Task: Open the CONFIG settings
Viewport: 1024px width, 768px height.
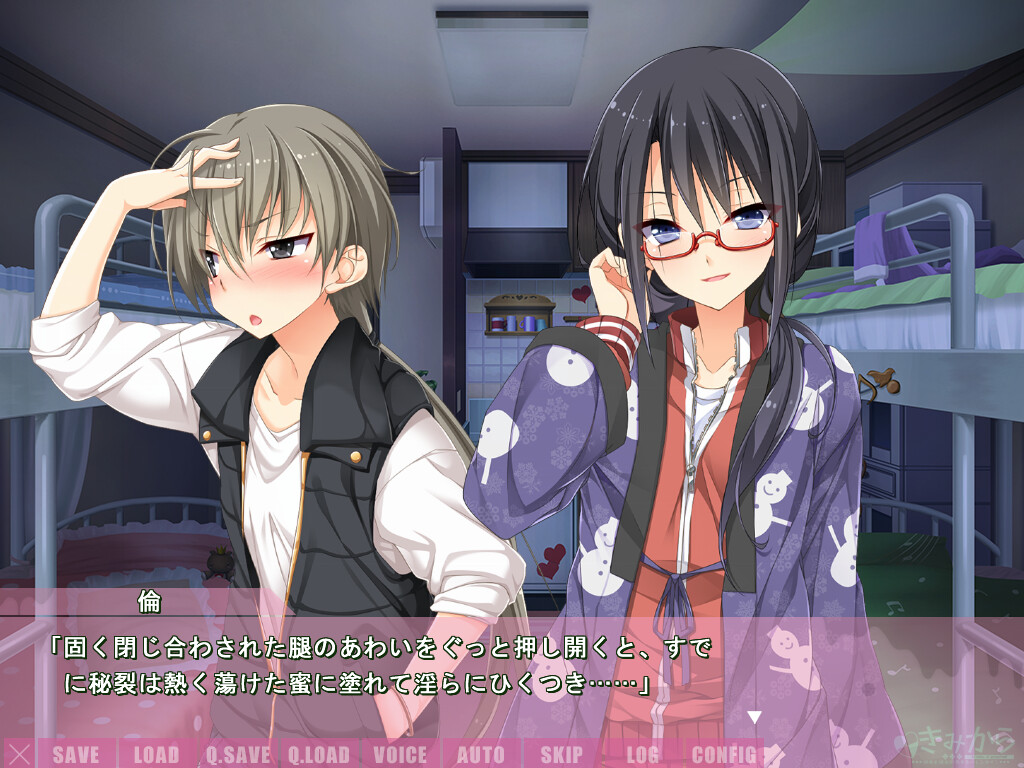Action: pos(723,754)
